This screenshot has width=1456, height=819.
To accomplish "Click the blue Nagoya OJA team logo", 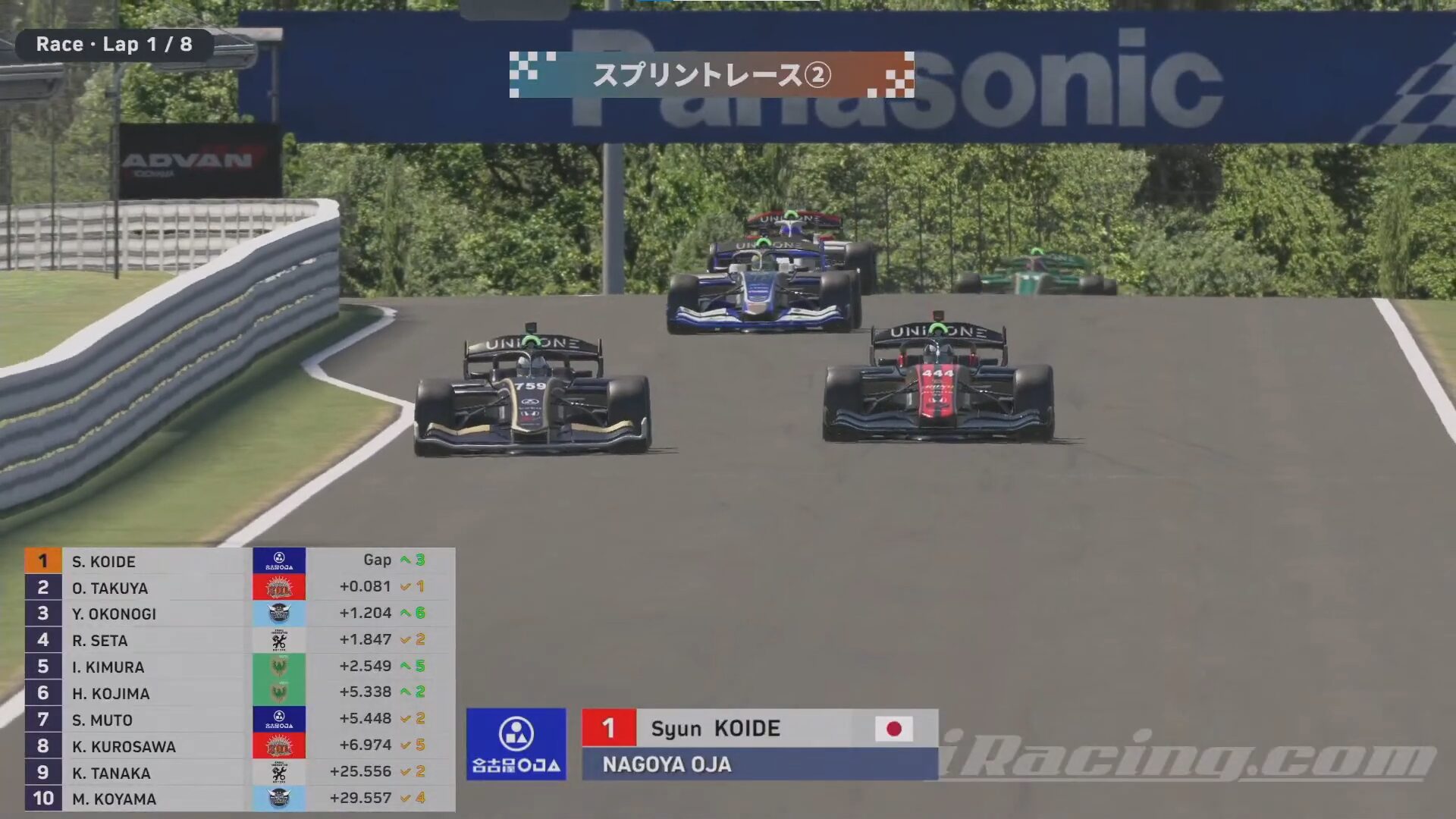I will 516,744.
